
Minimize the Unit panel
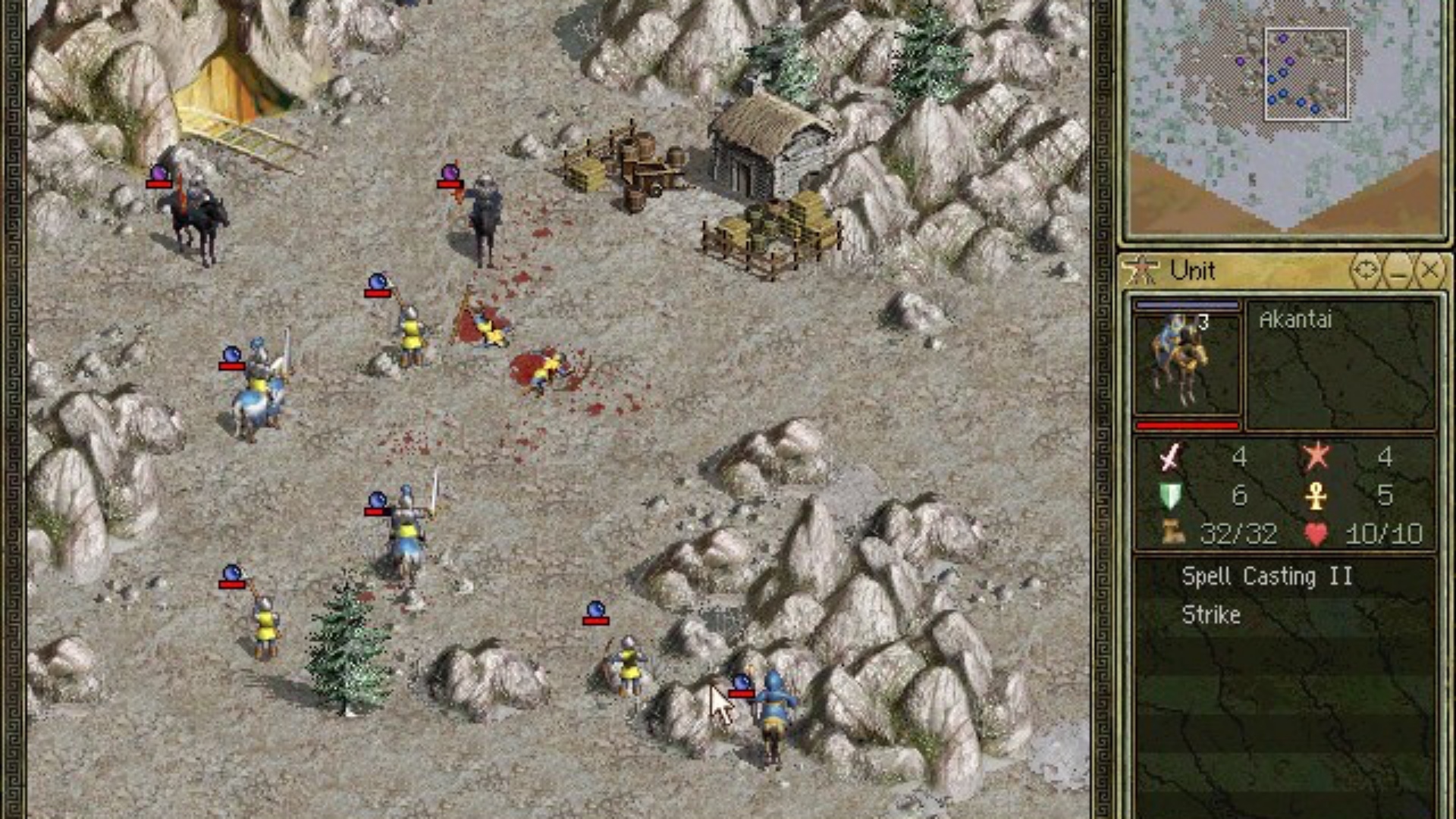tap(1398, 271)
